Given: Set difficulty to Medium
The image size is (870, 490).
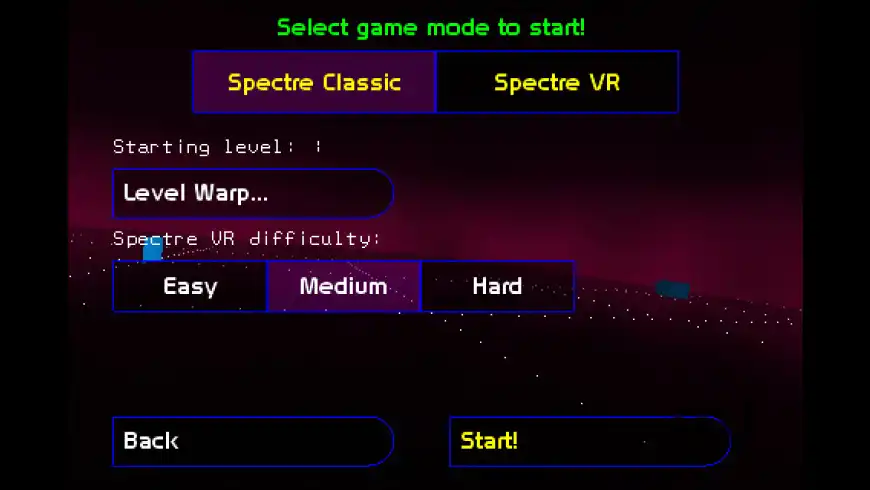Looking at the screenshot, I should 343,287.
